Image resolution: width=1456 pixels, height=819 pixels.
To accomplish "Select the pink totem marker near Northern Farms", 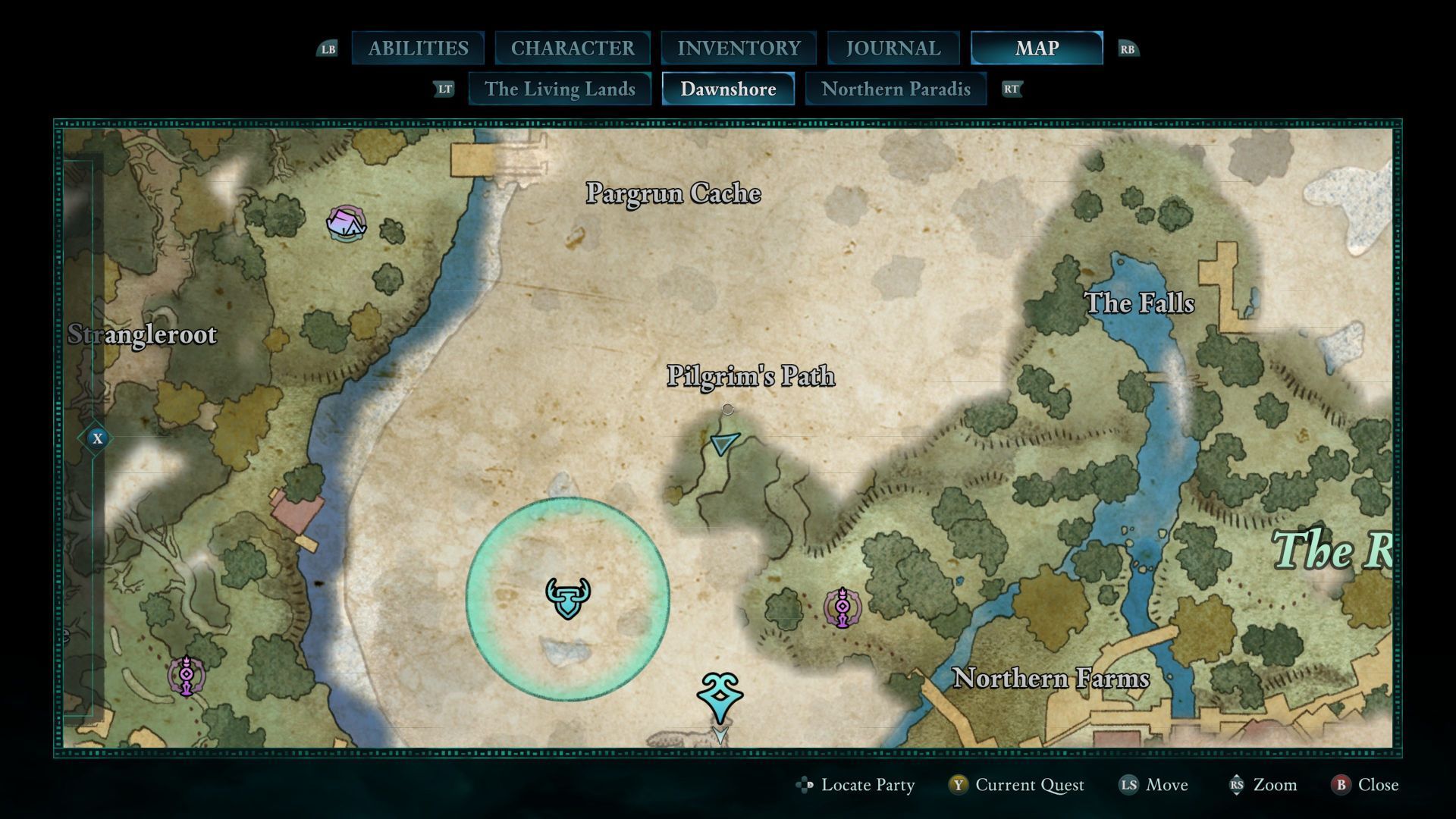I will tap(843, 608).
